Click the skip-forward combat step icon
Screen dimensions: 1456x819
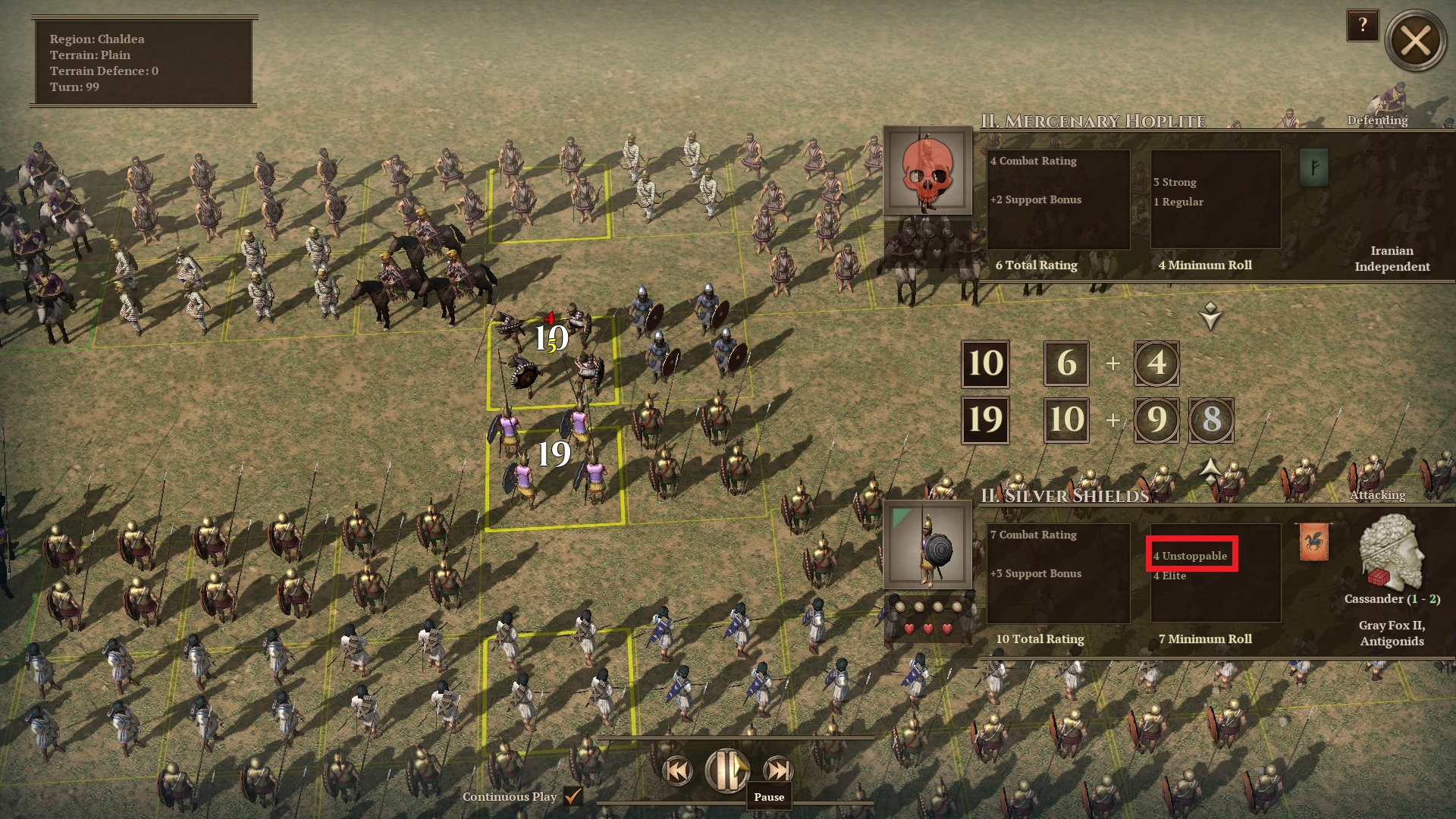(x=777, y=770)
